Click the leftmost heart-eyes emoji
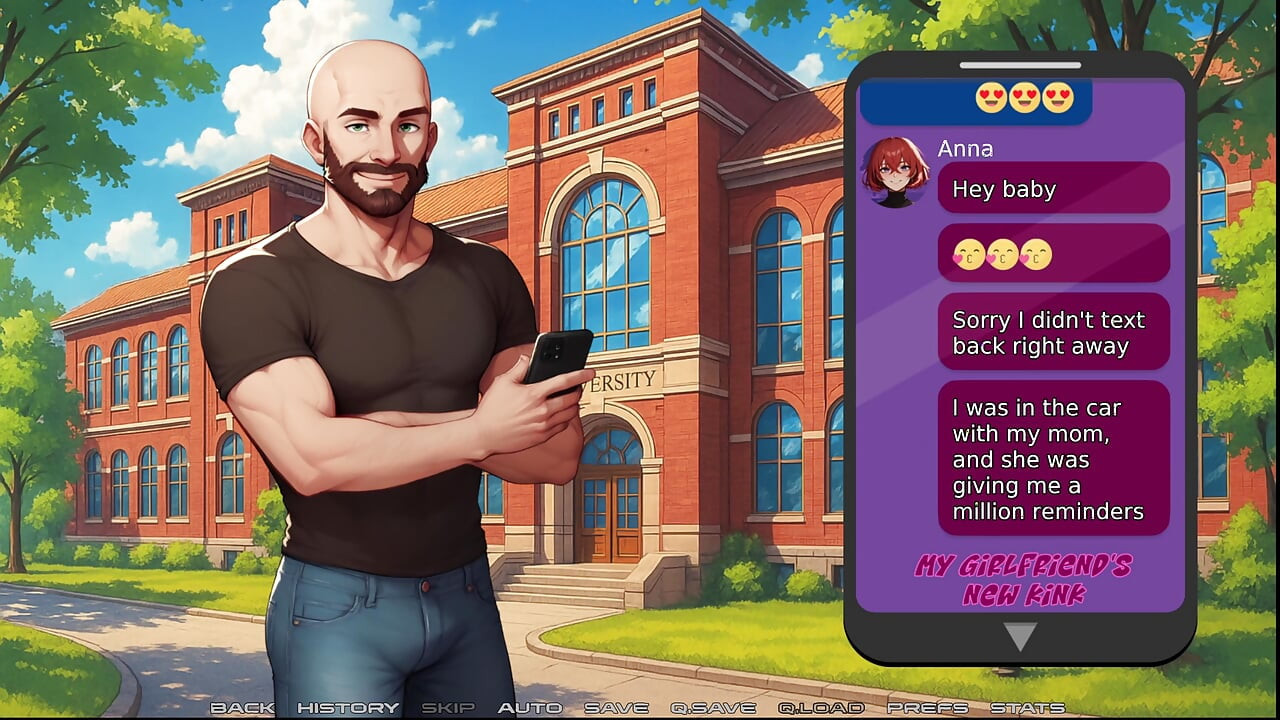This screenshot has height=720, width=1280. (x=989, y=99)
